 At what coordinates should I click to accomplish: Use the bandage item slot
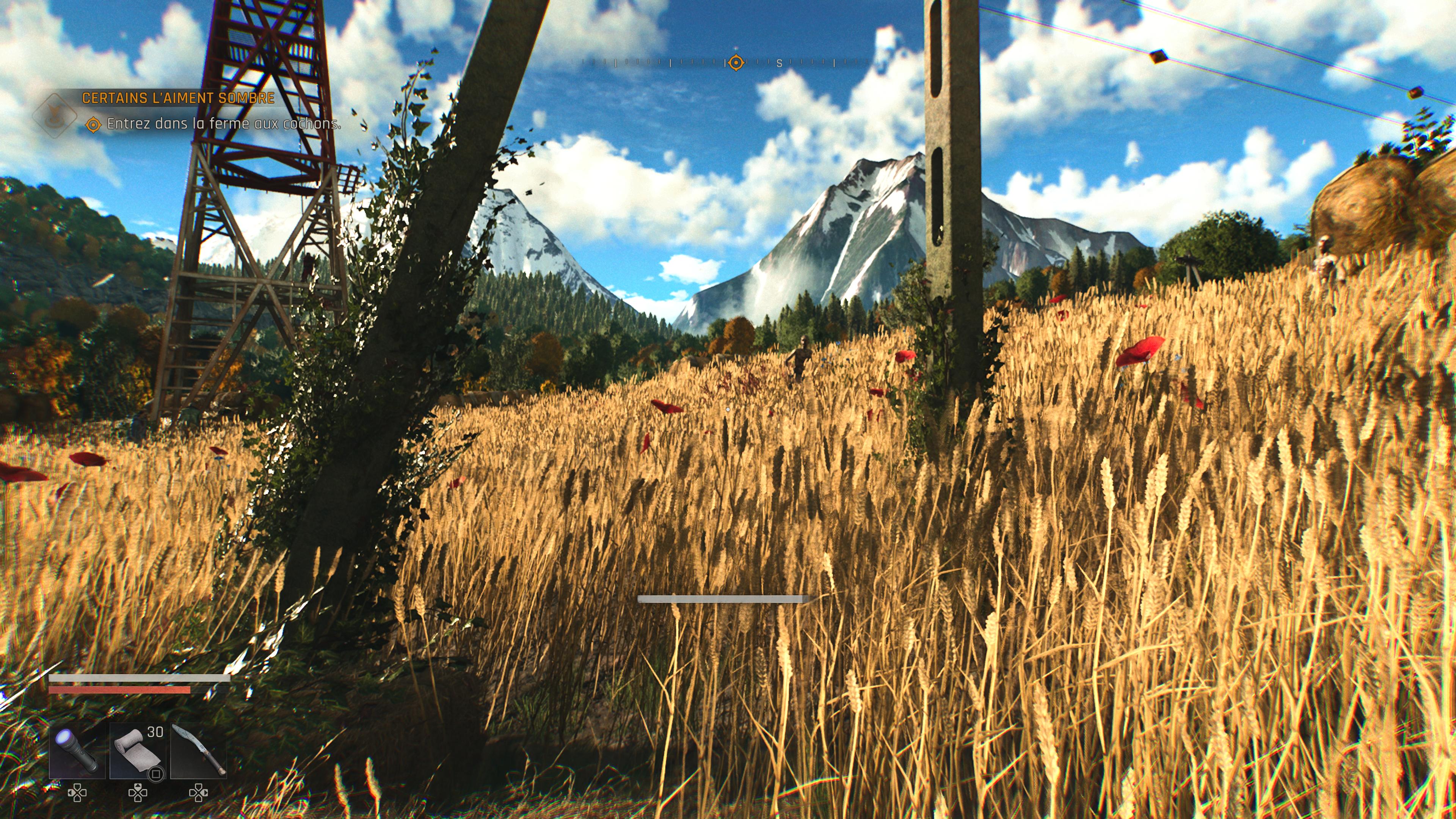(x=137, y=751)
